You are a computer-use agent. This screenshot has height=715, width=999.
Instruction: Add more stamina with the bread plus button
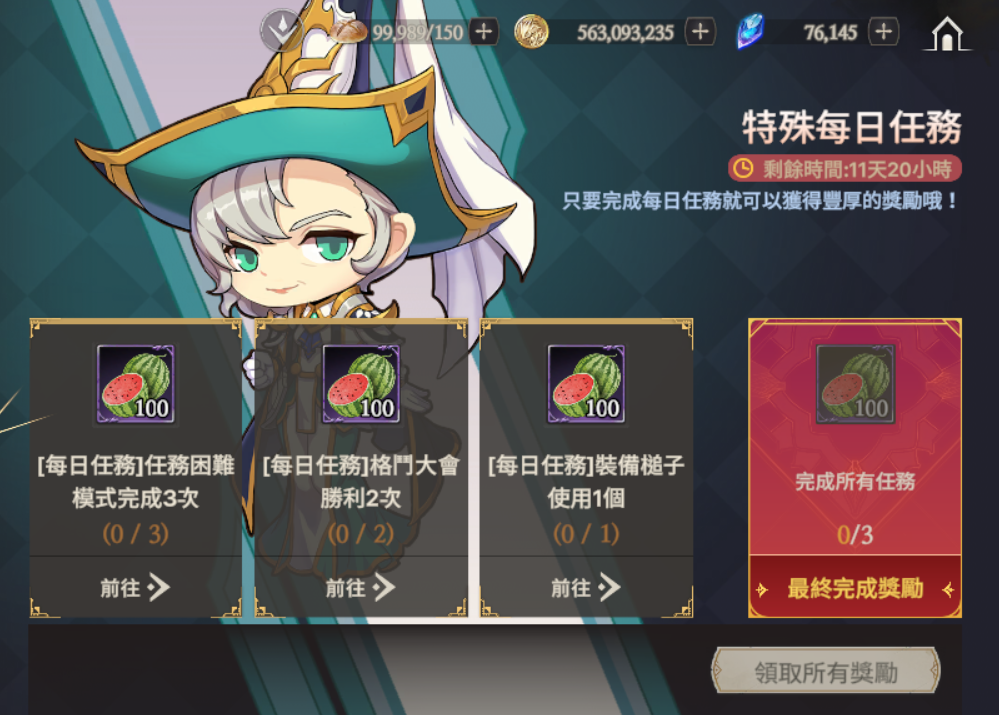pos(484,32)
